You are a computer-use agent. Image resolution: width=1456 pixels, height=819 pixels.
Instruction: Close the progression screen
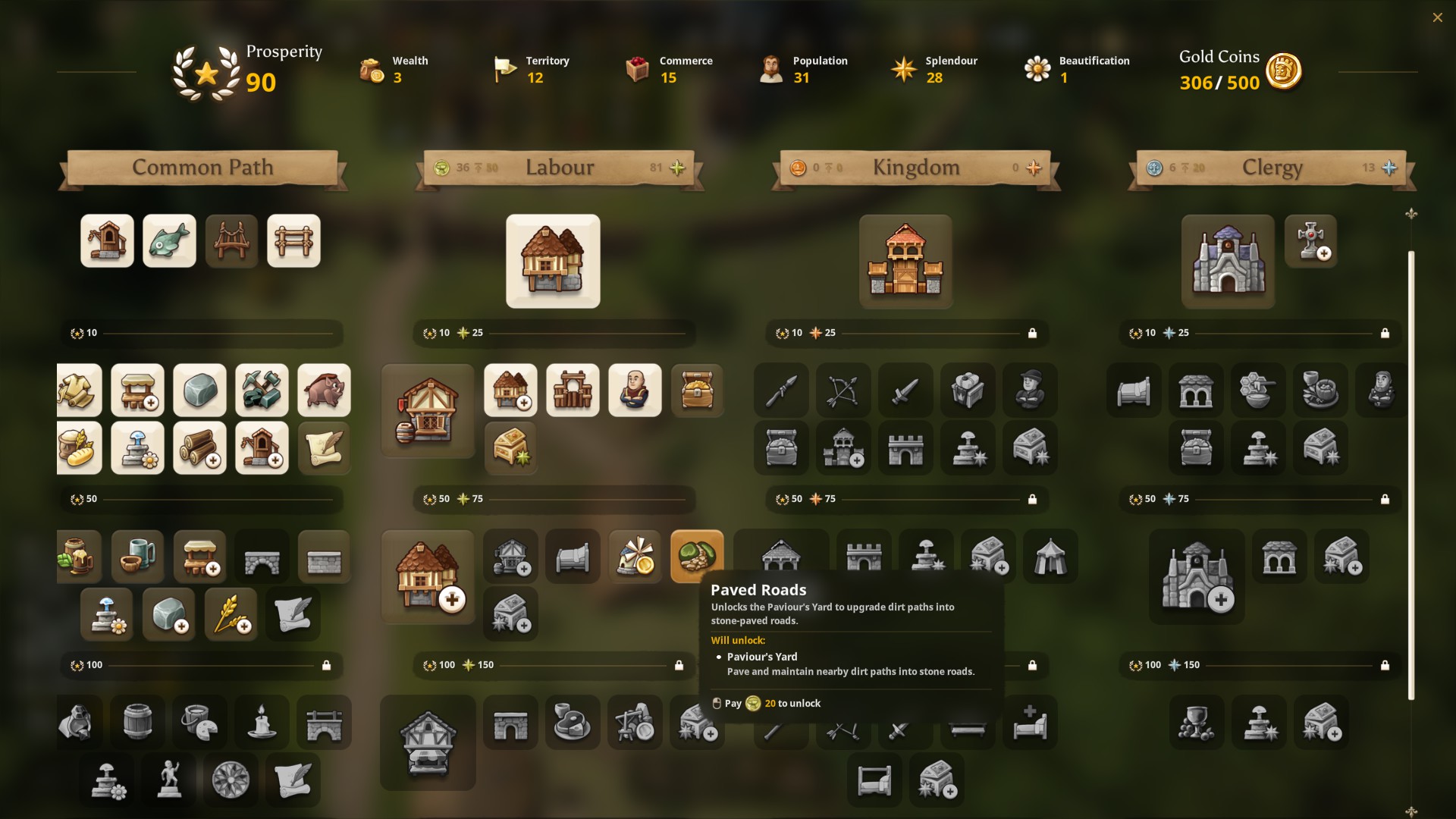click(x=1437, y=17)
